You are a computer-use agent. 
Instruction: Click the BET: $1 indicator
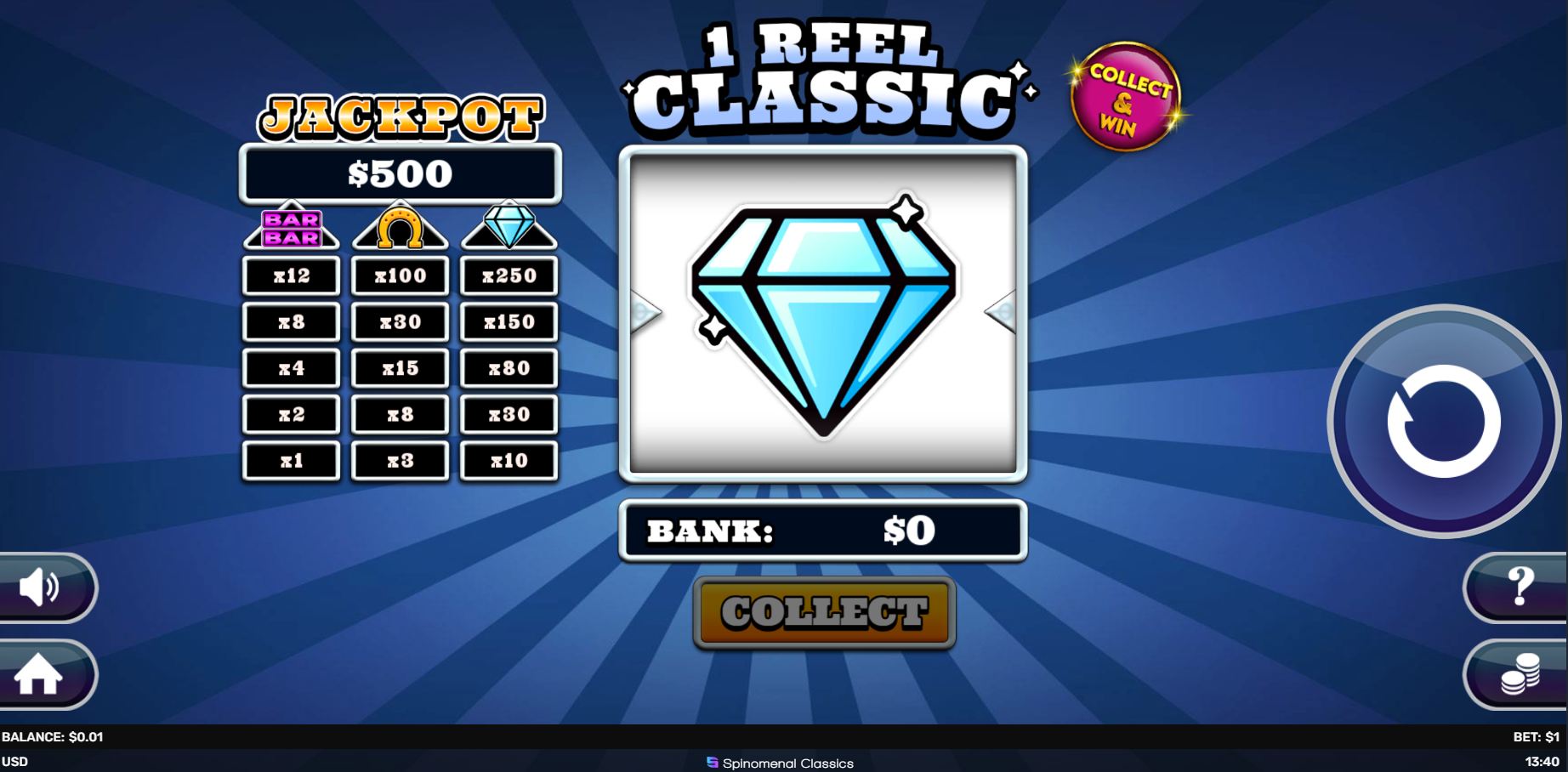(x=1535, y=738)
